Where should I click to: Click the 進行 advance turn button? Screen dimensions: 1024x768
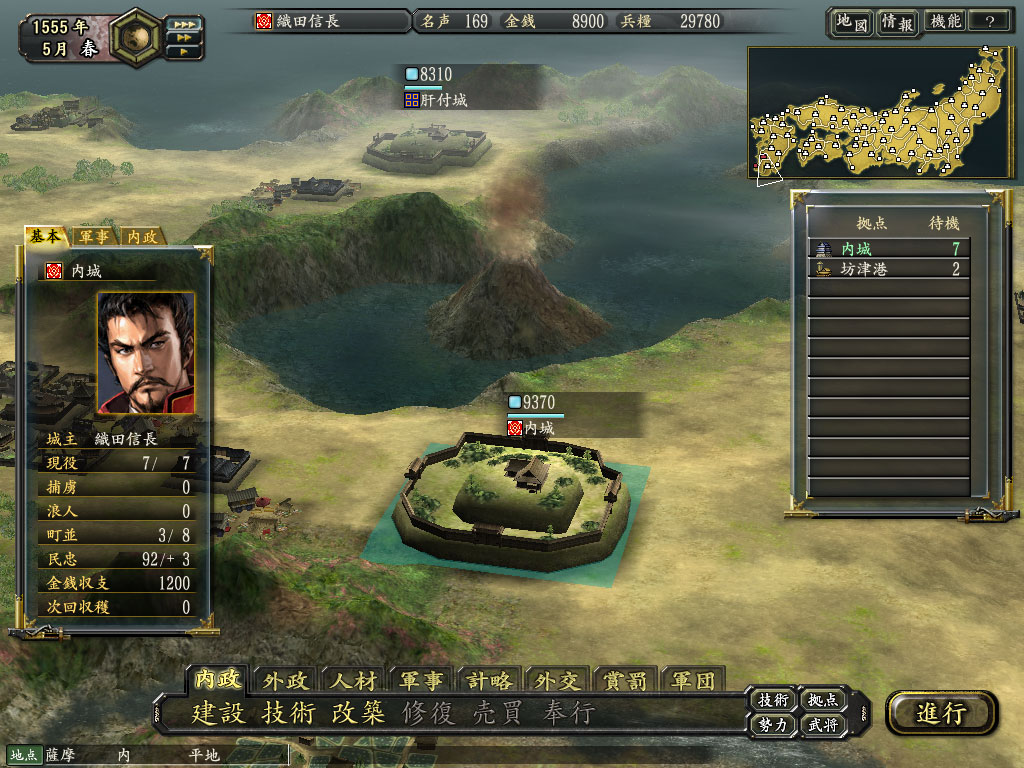click(x=941, y=713)
